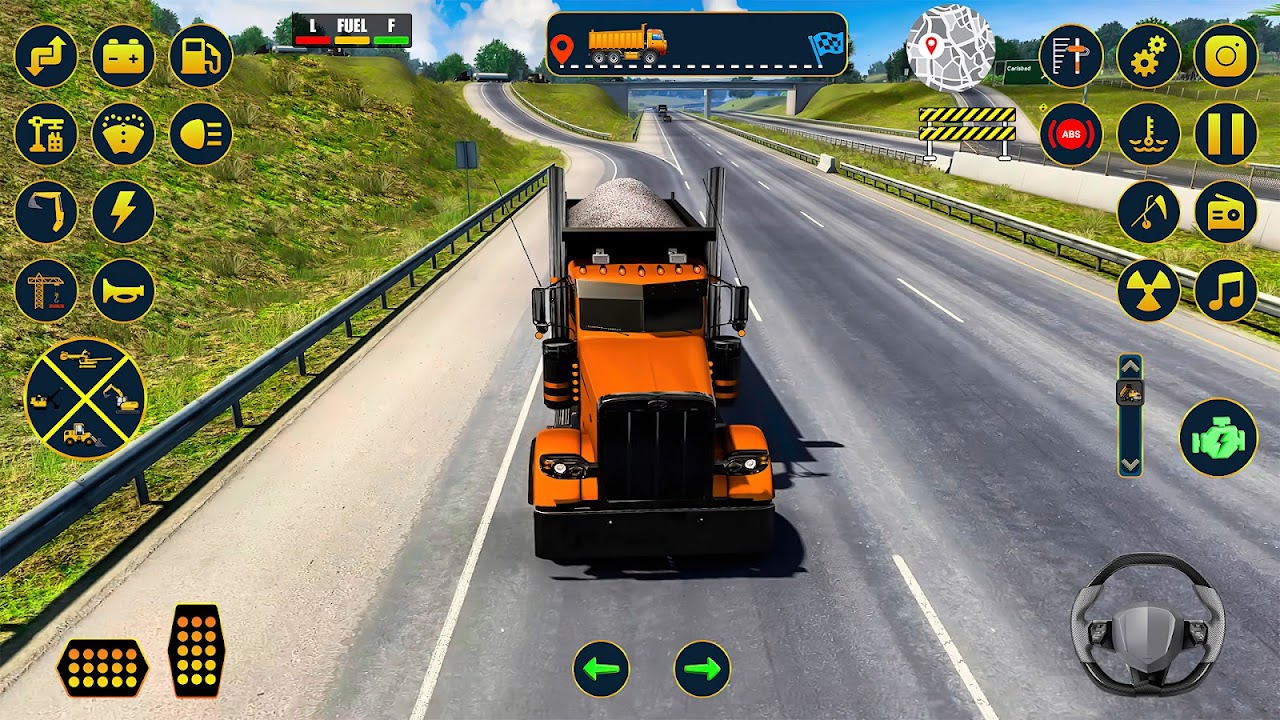The width and height of the screenshot is (1280, 720).
Task: Start the engine with the green engine button
Action: pos(1218,437)
